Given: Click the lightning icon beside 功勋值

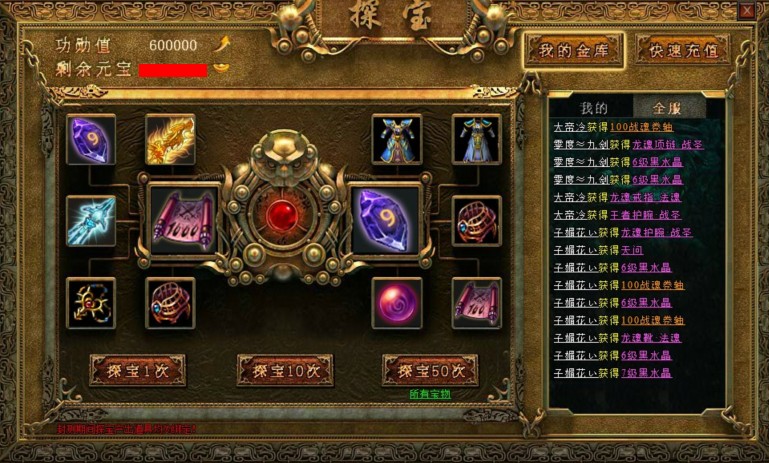Looking at the screenshot, I should (x=224, y=44).
